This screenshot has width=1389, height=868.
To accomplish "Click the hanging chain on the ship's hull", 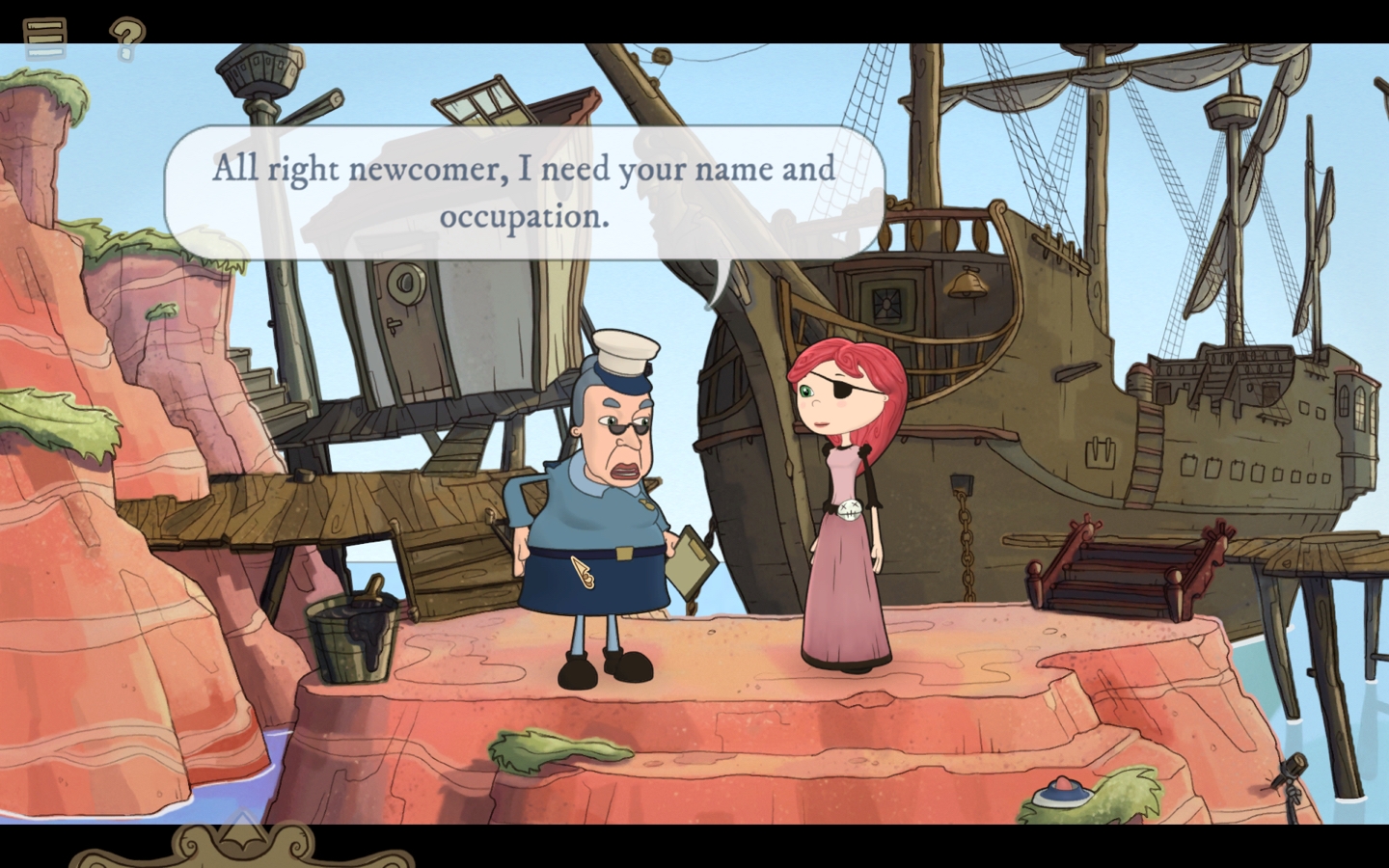I will pos(965,550).
